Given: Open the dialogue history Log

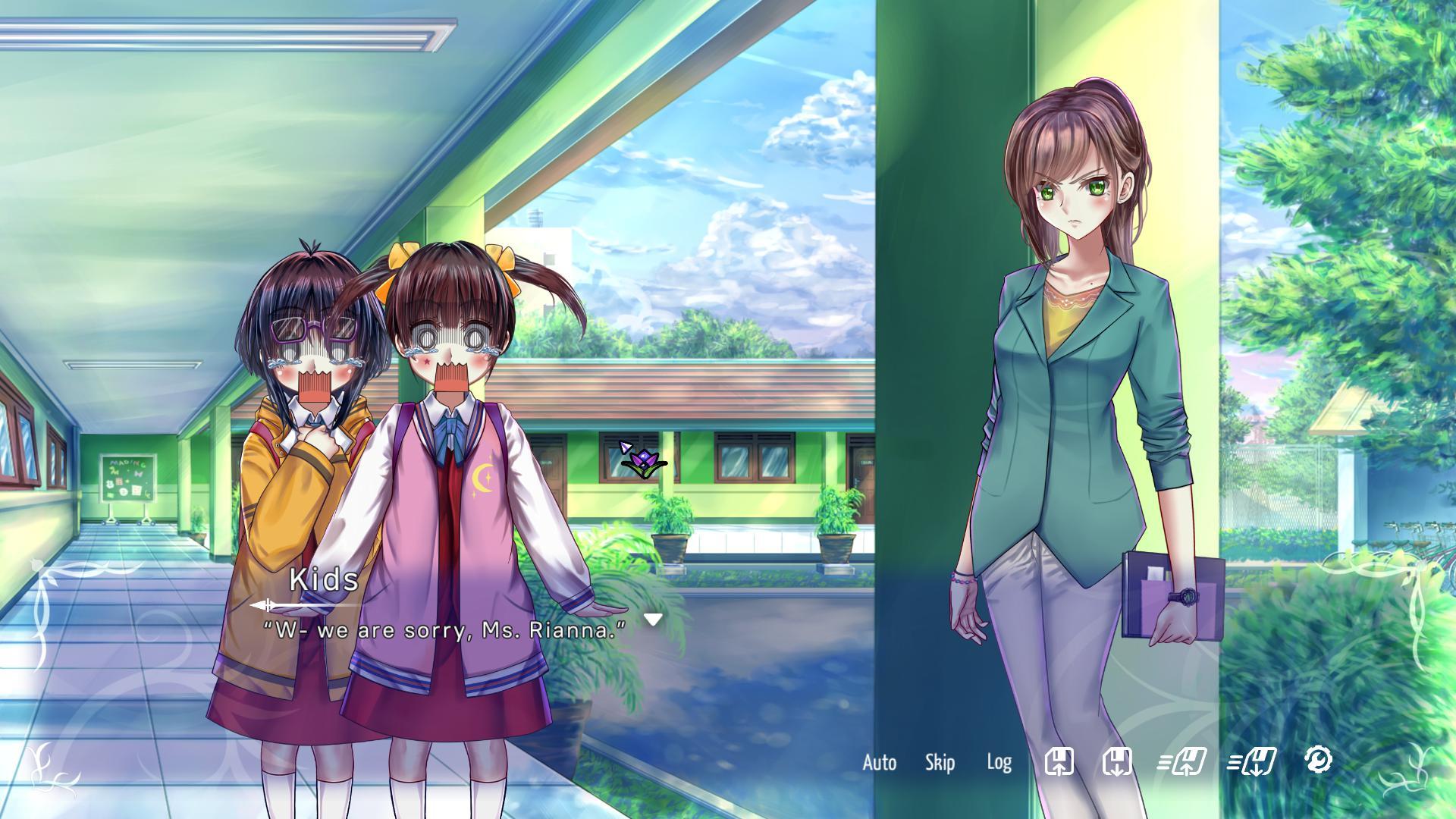Looking at the screenshot, I should coord(999,762).
